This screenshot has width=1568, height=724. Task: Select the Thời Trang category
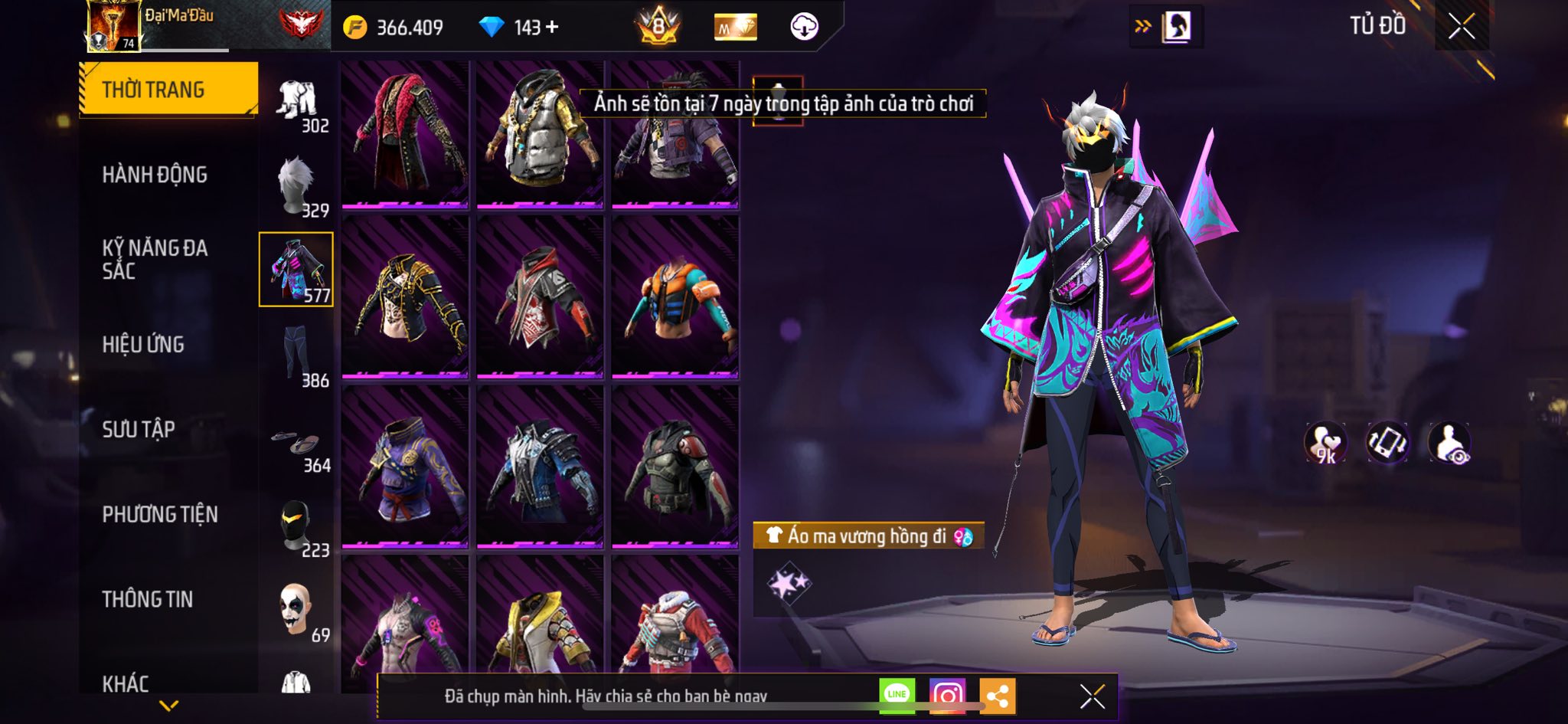(x=168, y=90)
